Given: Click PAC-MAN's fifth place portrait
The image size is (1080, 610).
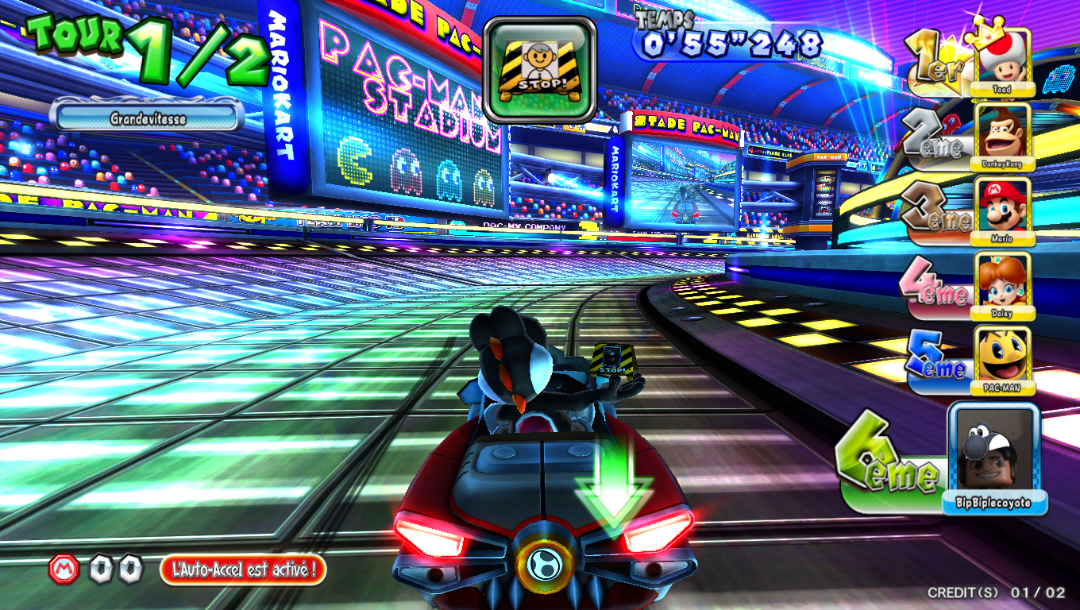Looking at the screenshot, I should [x=1002, y=357].
